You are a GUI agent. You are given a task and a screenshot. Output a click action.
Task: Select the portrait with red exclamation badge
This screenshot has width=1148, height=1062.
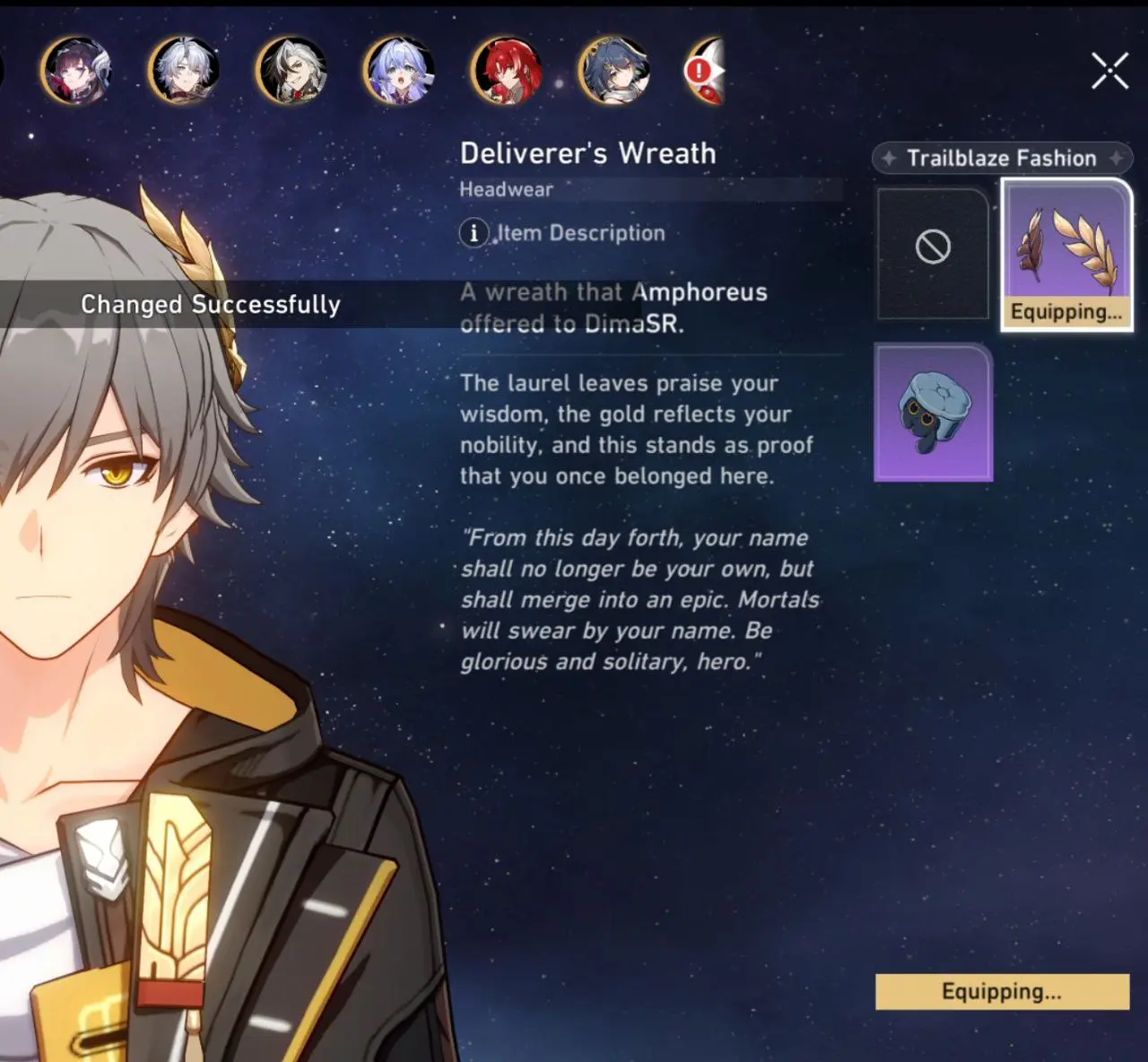point(706,70)
